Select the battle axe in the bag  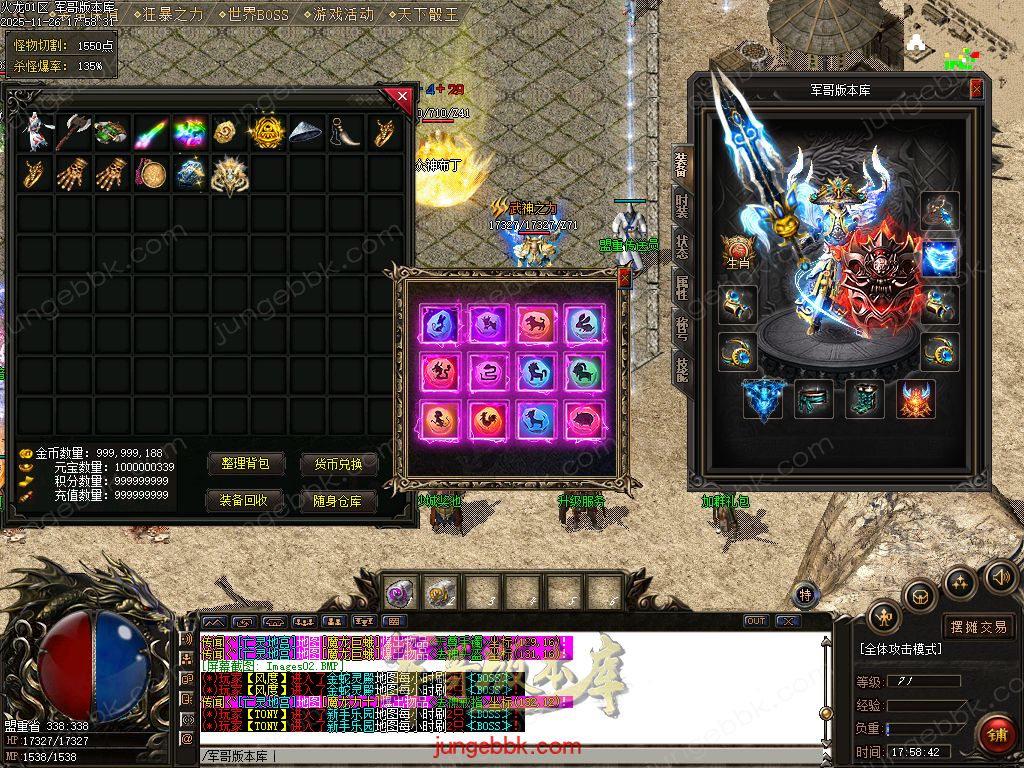point(71,132)
